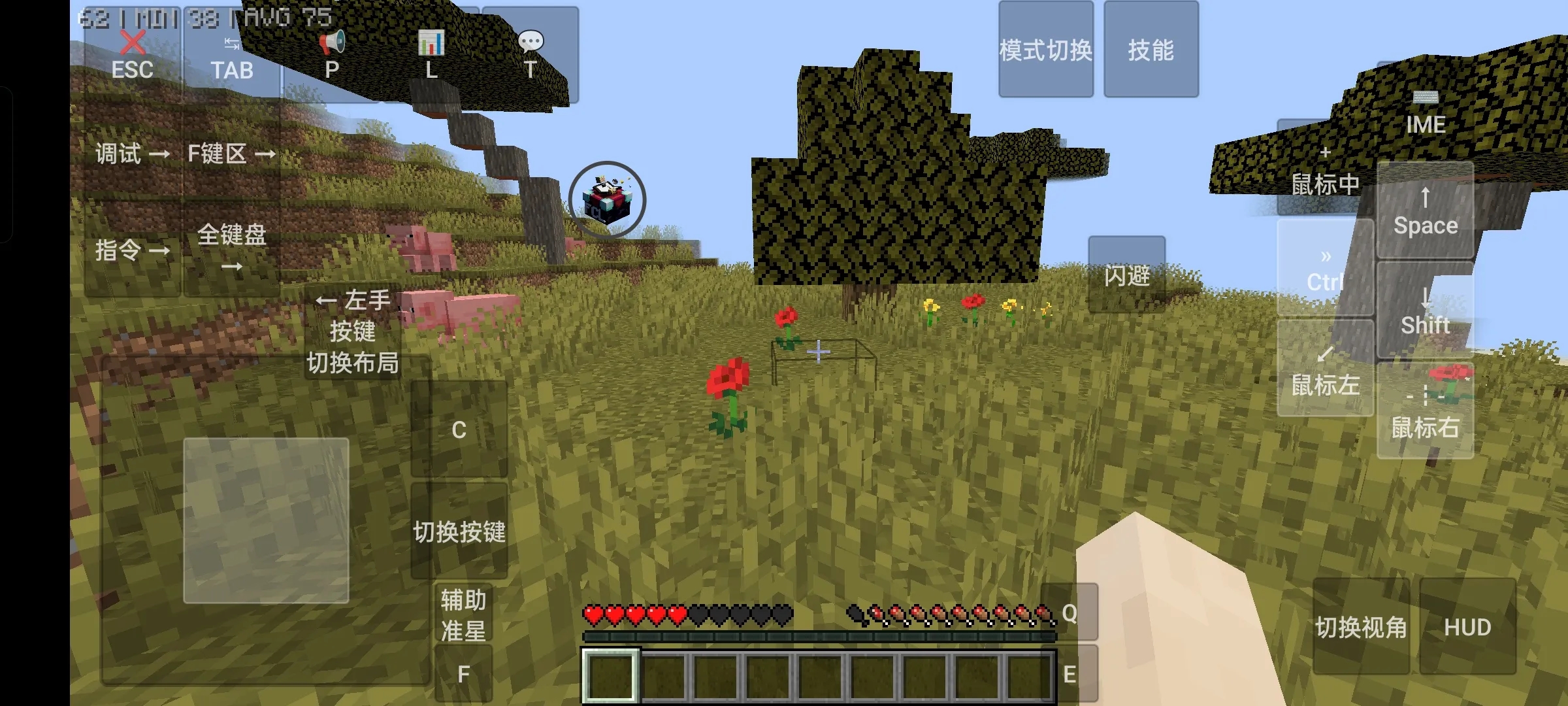
Task: Tap the Shift sneak button
Action: (1425, 311)
